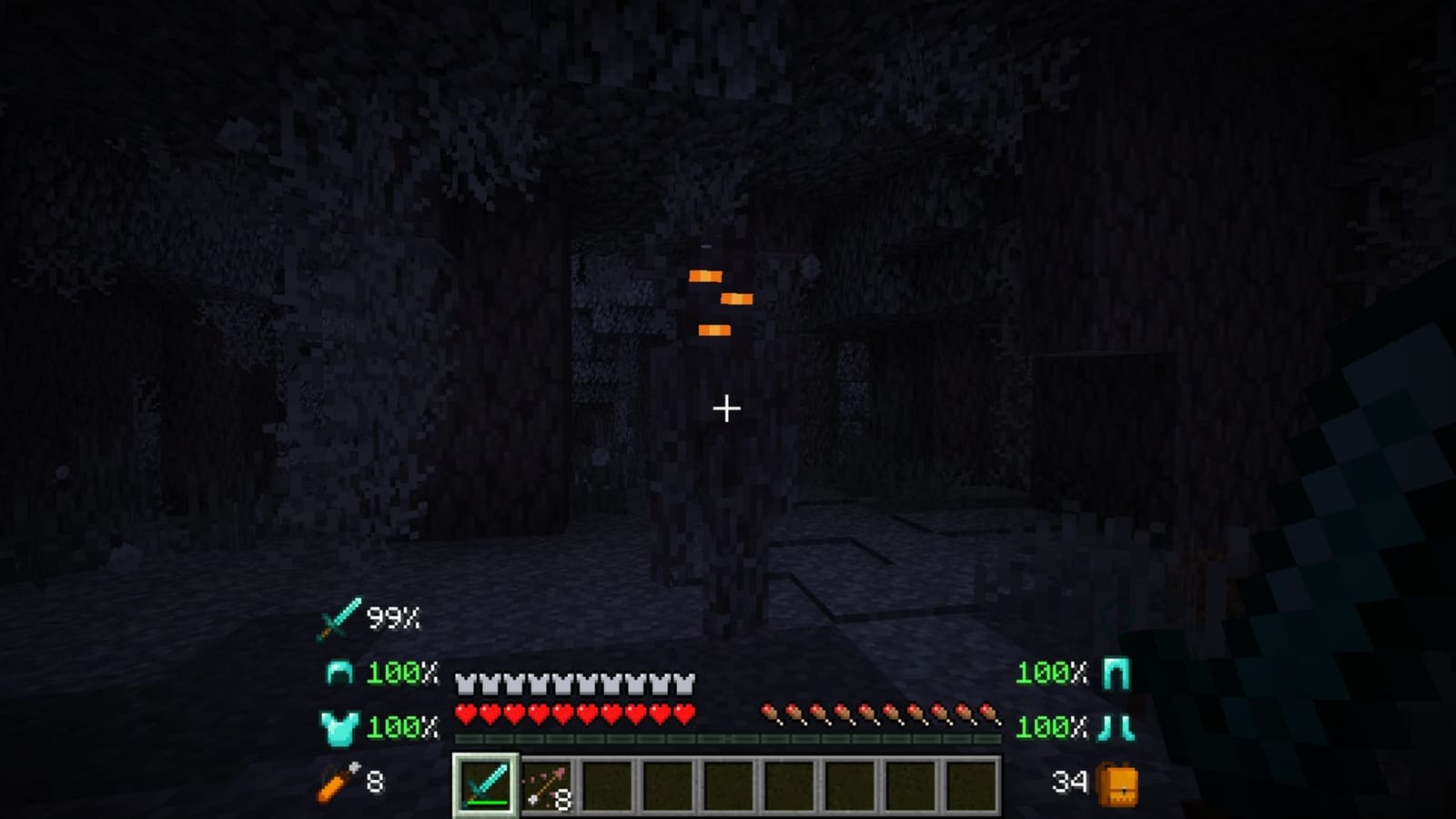Select the orange backpack icon showing 34
Image resolution: width=1456 pixels, height=819 pixels.
pyautogui.click(x=1117, y=780)
